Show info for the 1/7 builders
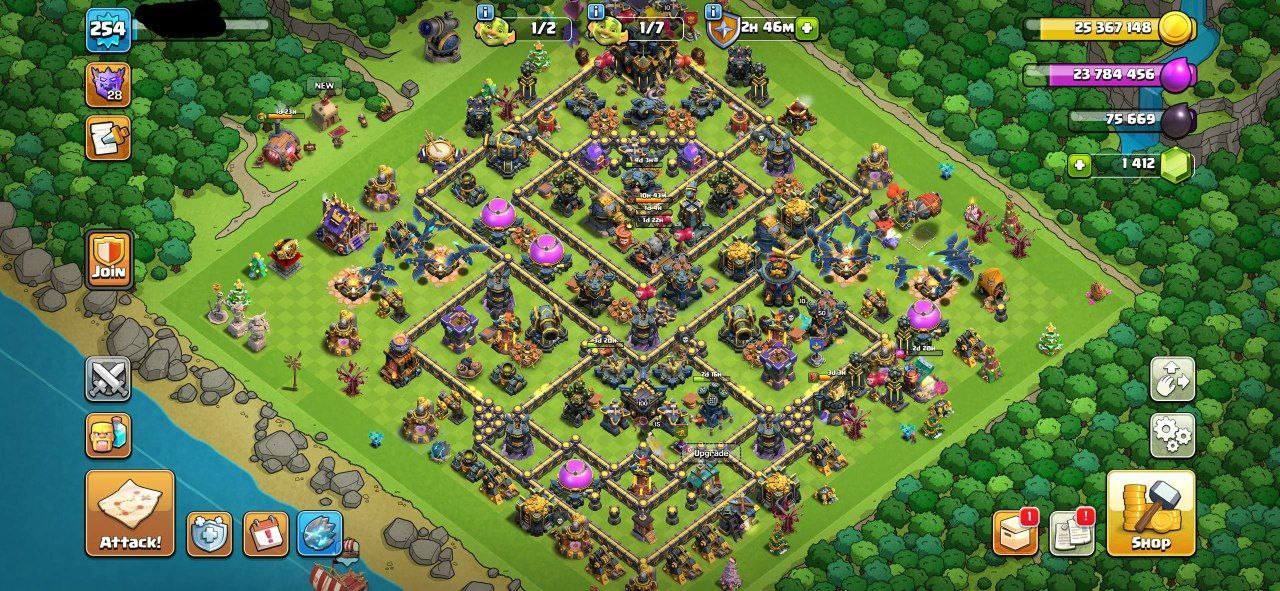This screenshot has width=1280, height=591. coord(596,12)
